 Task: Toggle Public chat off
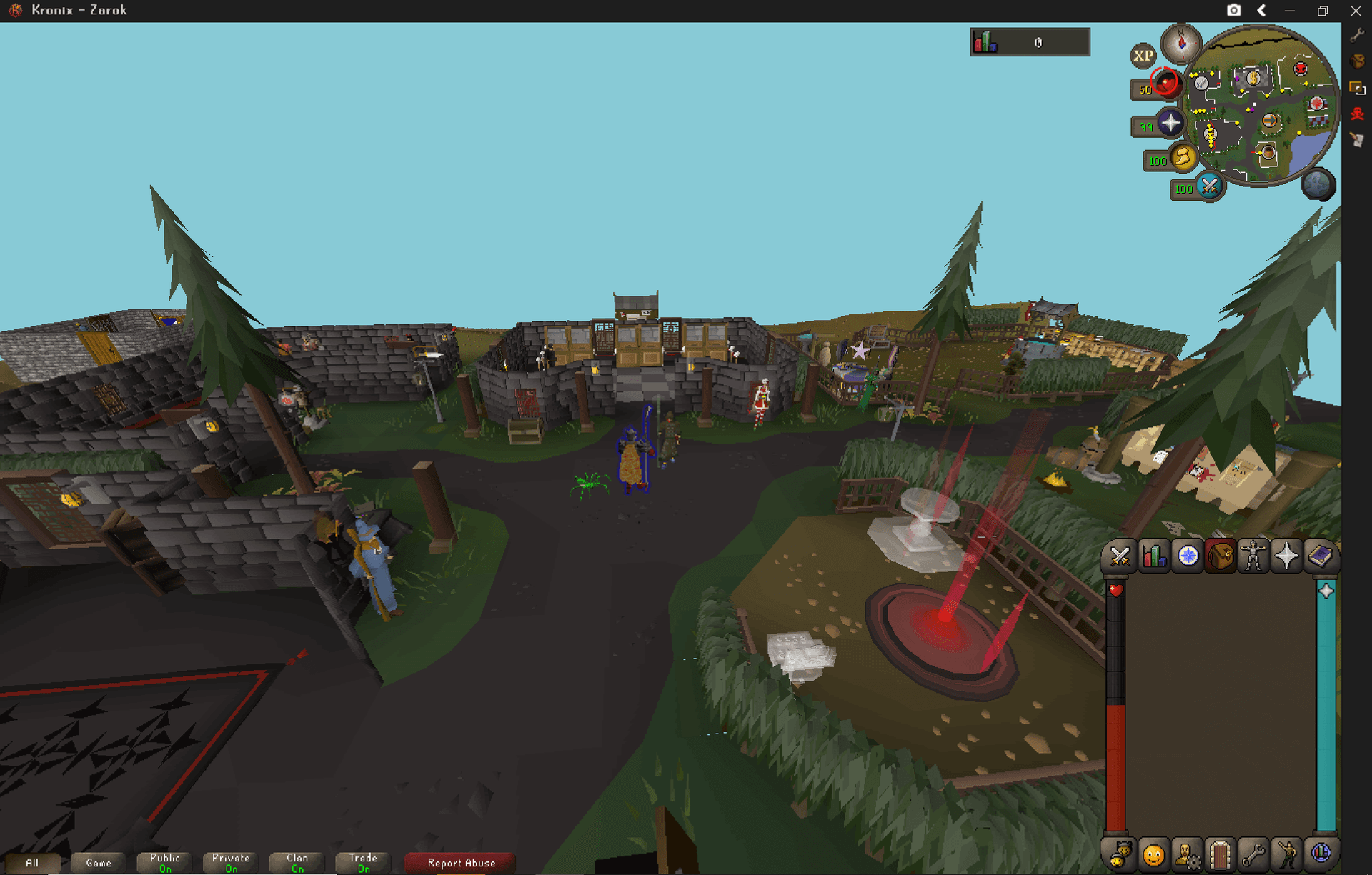(x=164, y=862)
